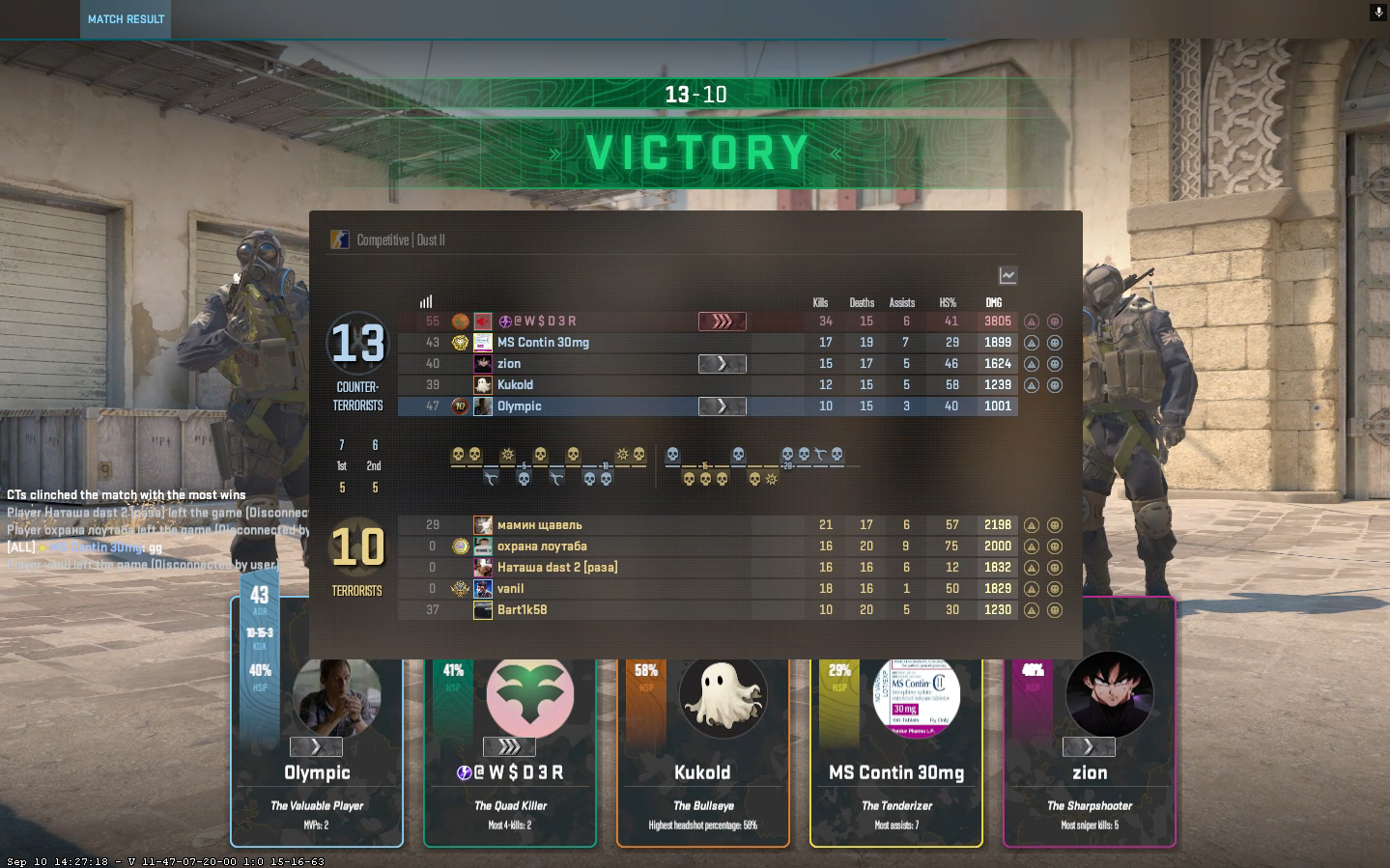Click the microphone icon in the top-right corner
The image size is (1390, 868).
(1377, 13)
